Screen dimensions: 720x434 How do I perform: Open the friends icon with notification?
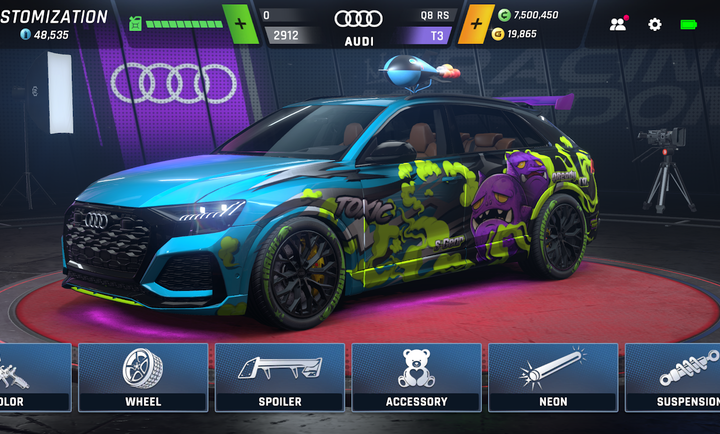(619, 24)
